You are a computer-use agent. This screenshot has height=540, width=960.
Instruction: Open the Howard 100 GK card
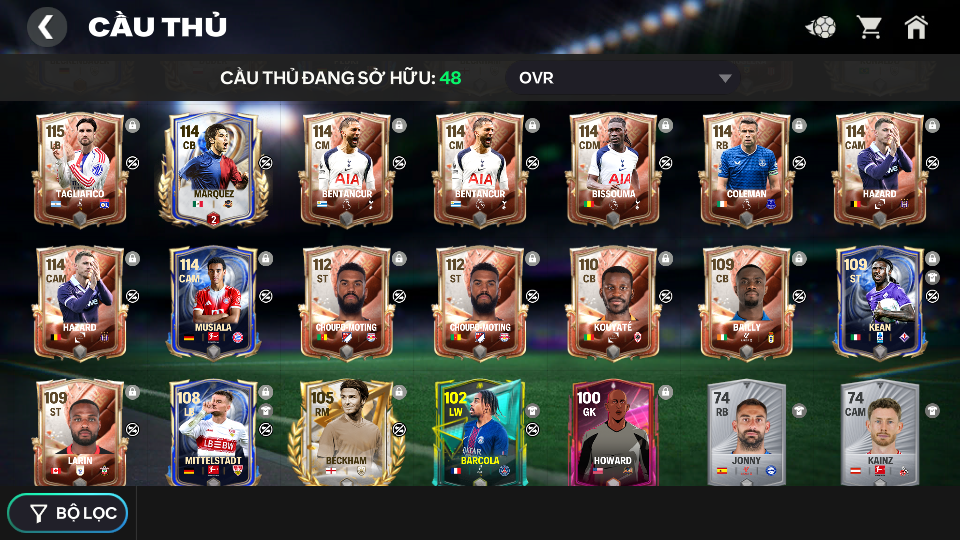pyautogui.click(x=613, y=432)
